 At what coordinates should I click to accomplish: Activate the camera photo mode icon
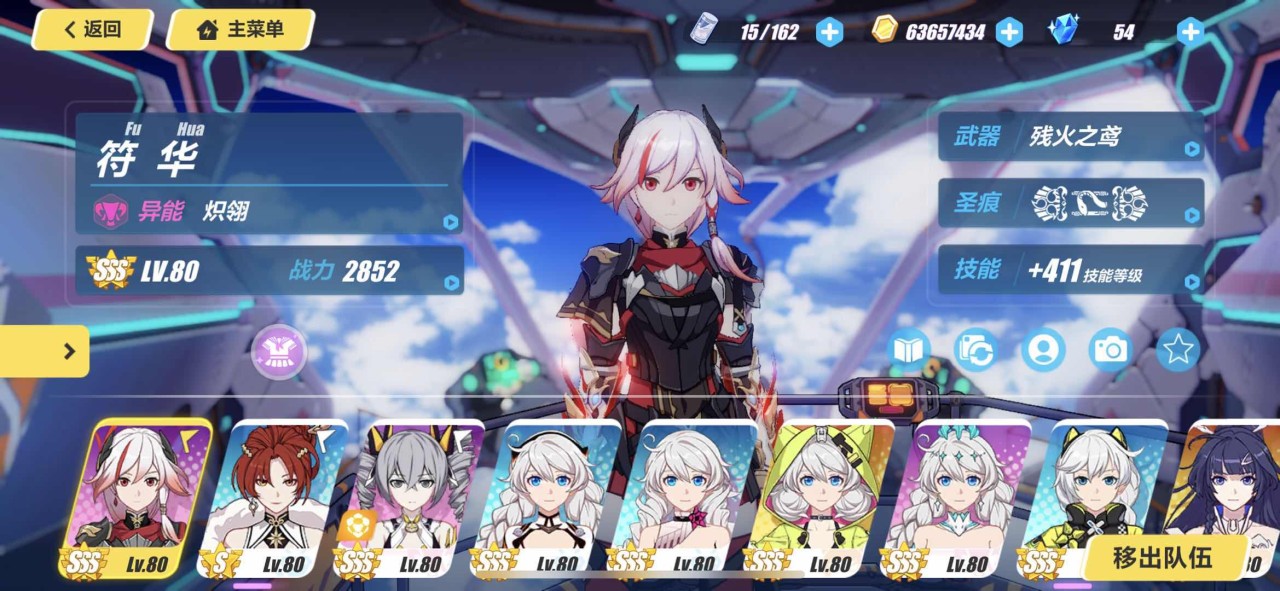[1110, 349]
